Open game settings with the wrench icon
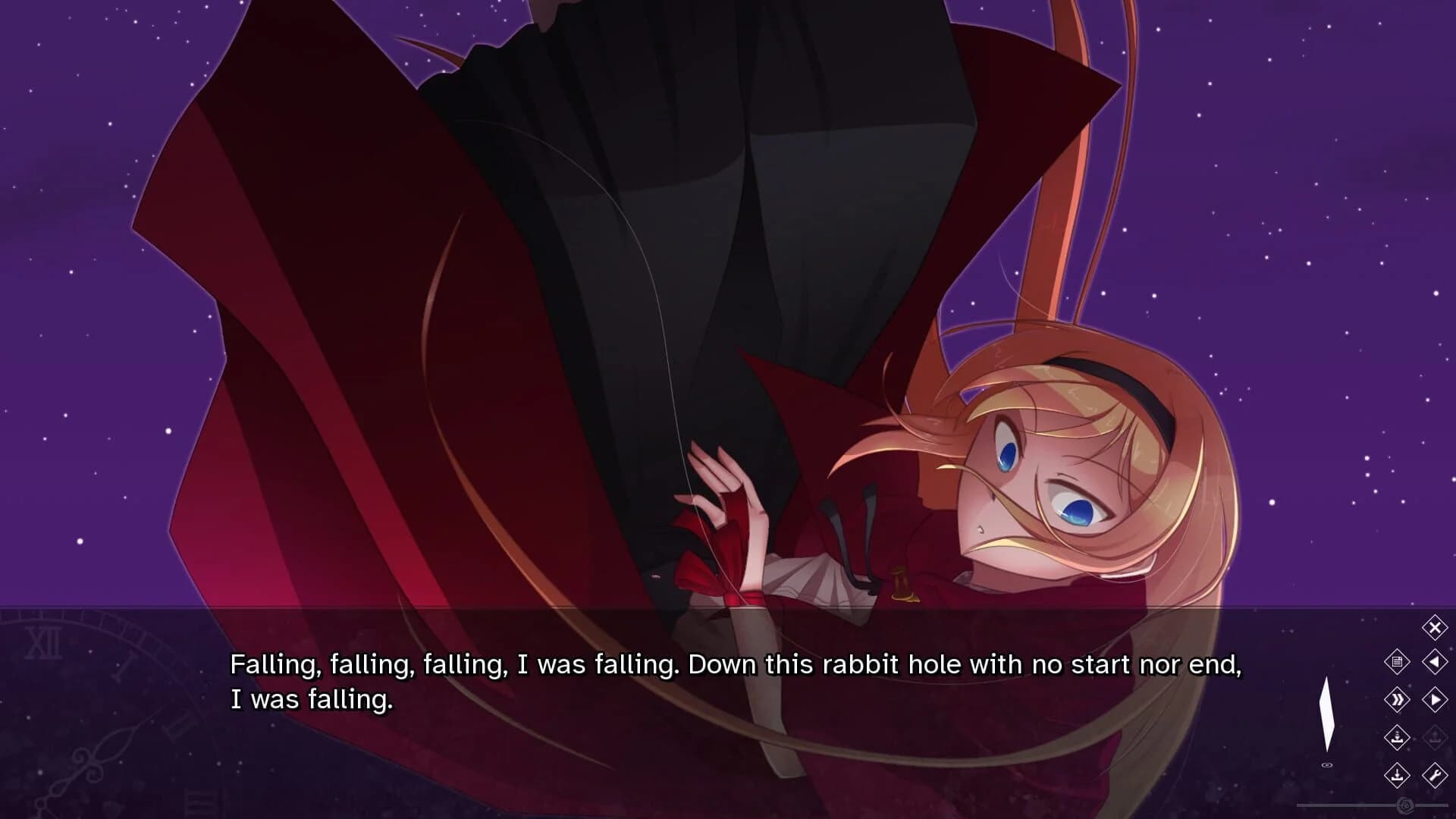Image resolution: width=1456 pixels, height=819 pixels. pyautogui.click(x=1436, y=776)
